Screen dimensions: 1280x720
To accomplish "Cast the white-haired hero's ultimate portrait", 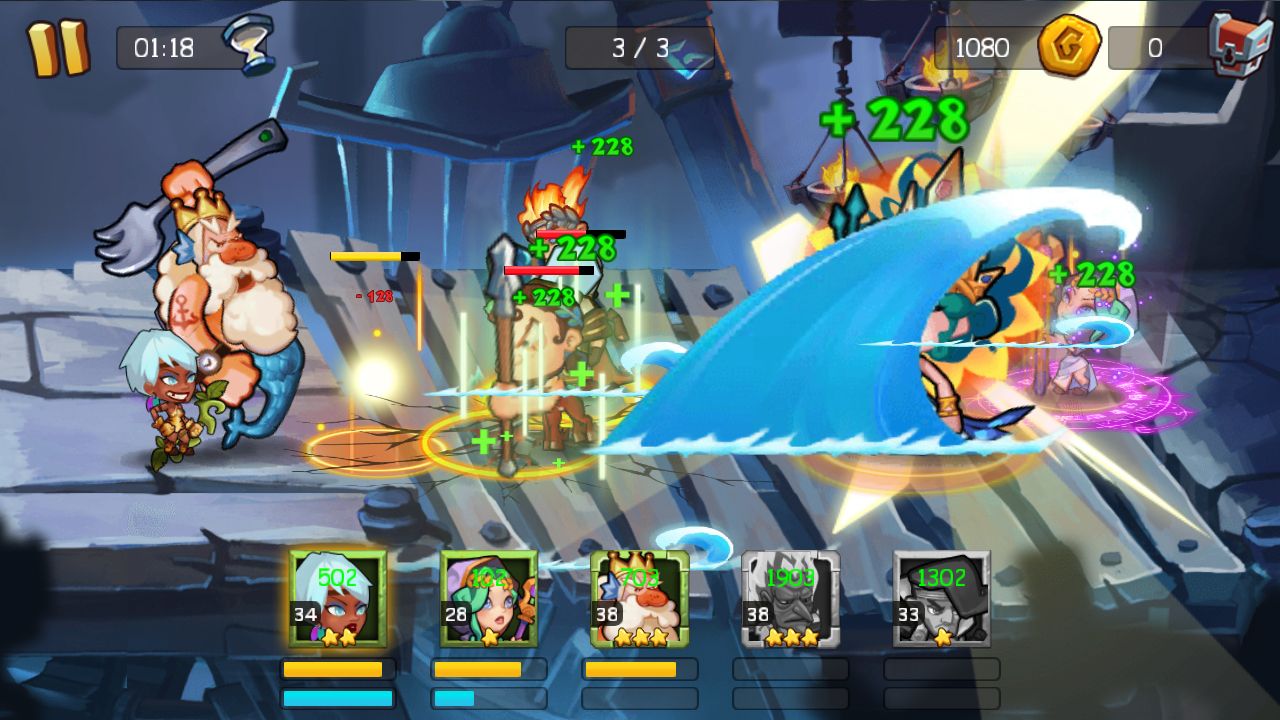I will pos(339,600).
